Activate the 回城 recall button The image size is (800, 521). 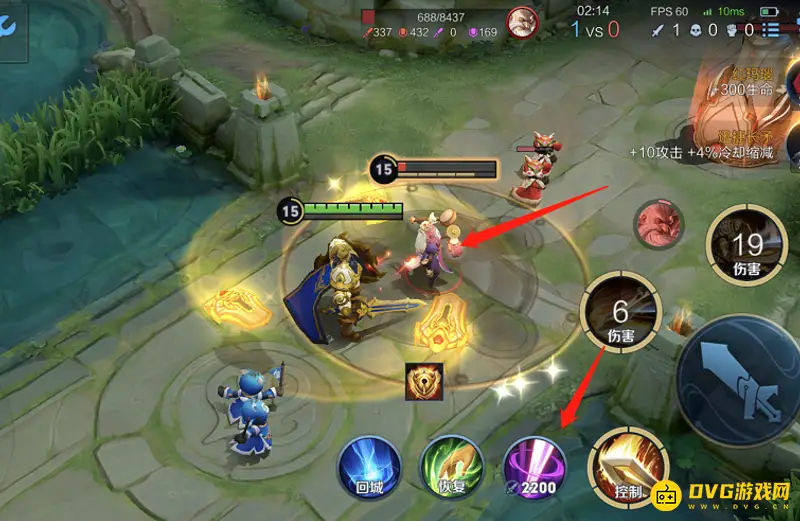[x=370, y=466]
